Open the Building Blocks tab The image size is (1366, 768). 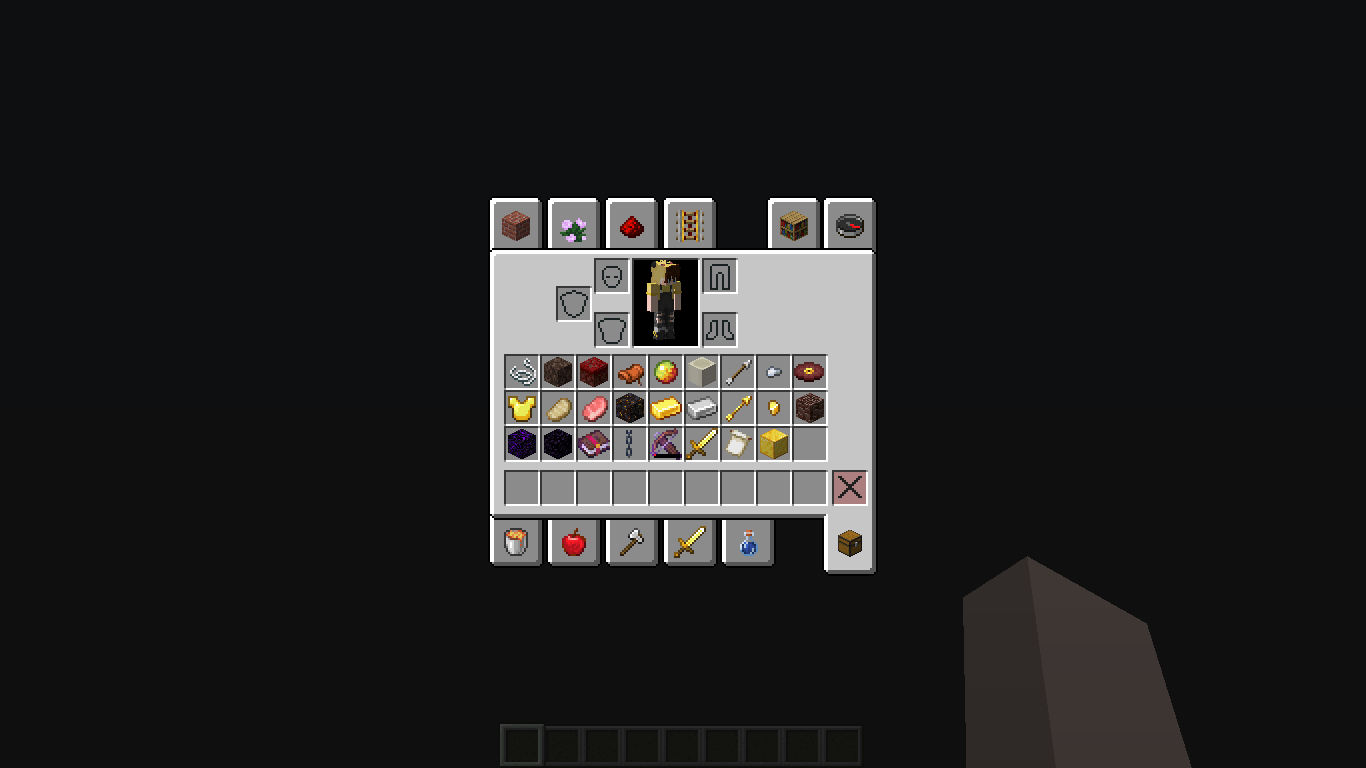click(x=515, y=225)
